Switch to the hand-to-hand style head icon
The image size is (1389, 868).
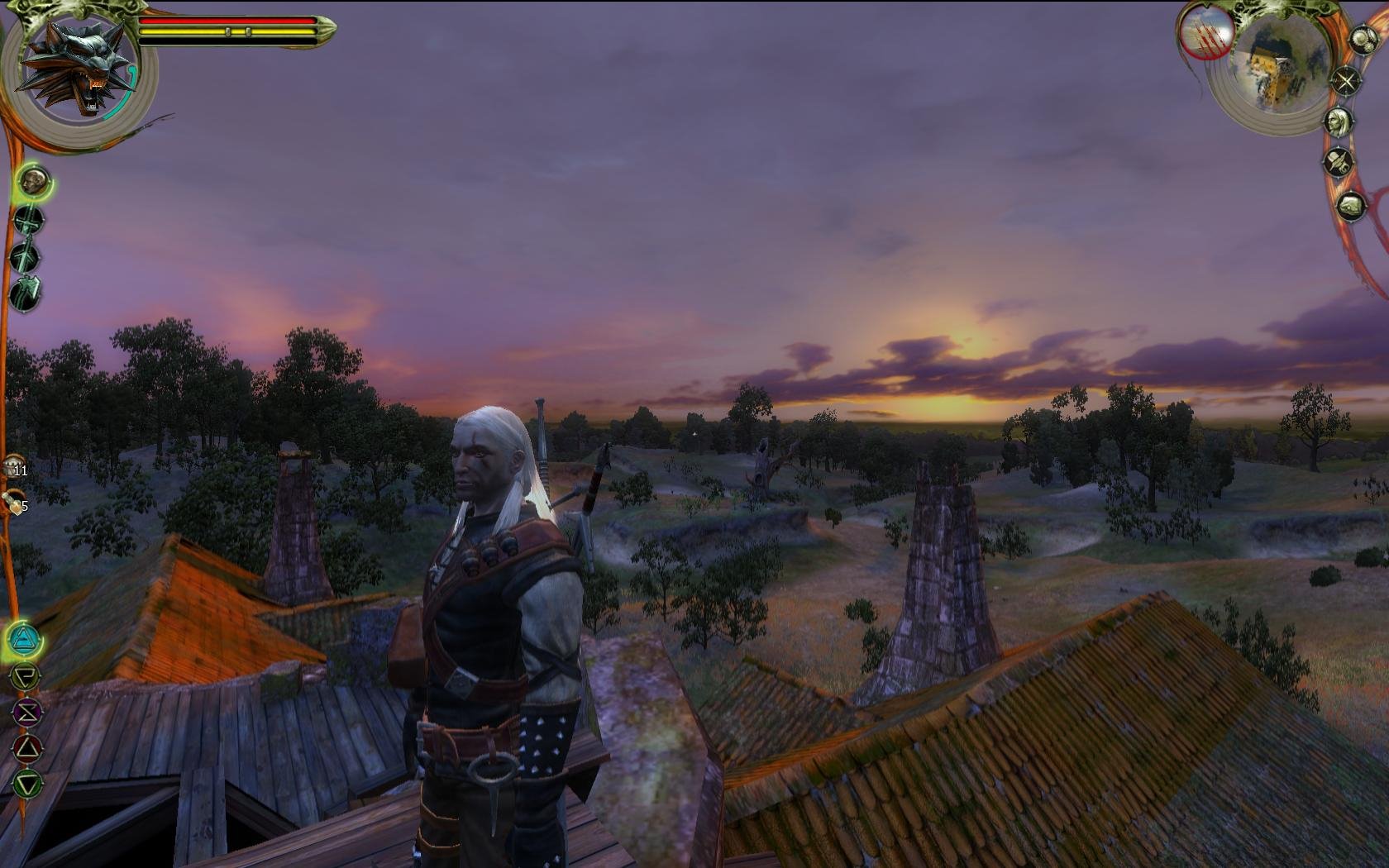[x=33, y=181]
